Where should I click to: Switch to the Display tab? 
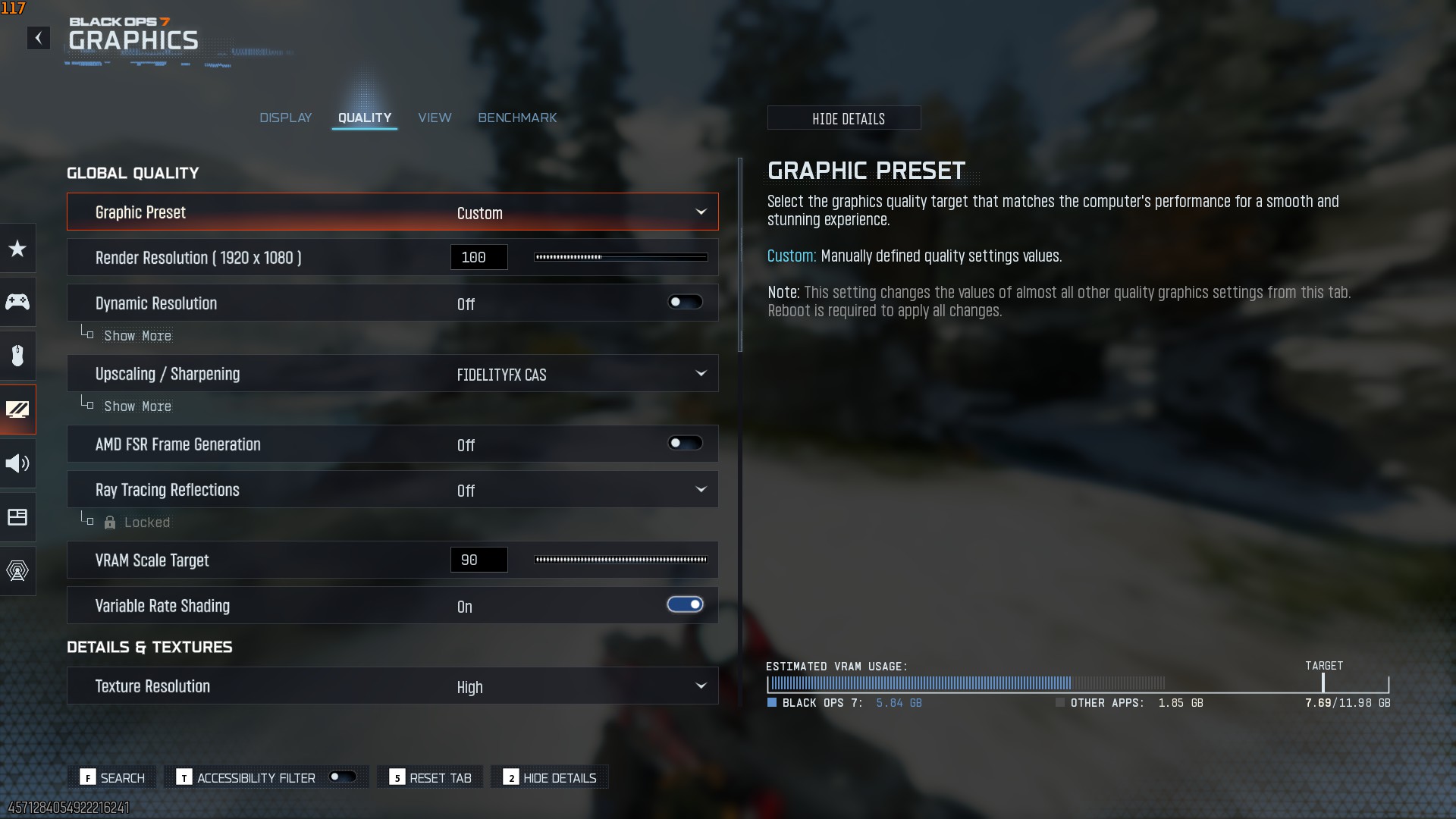(x=285, y=118)
